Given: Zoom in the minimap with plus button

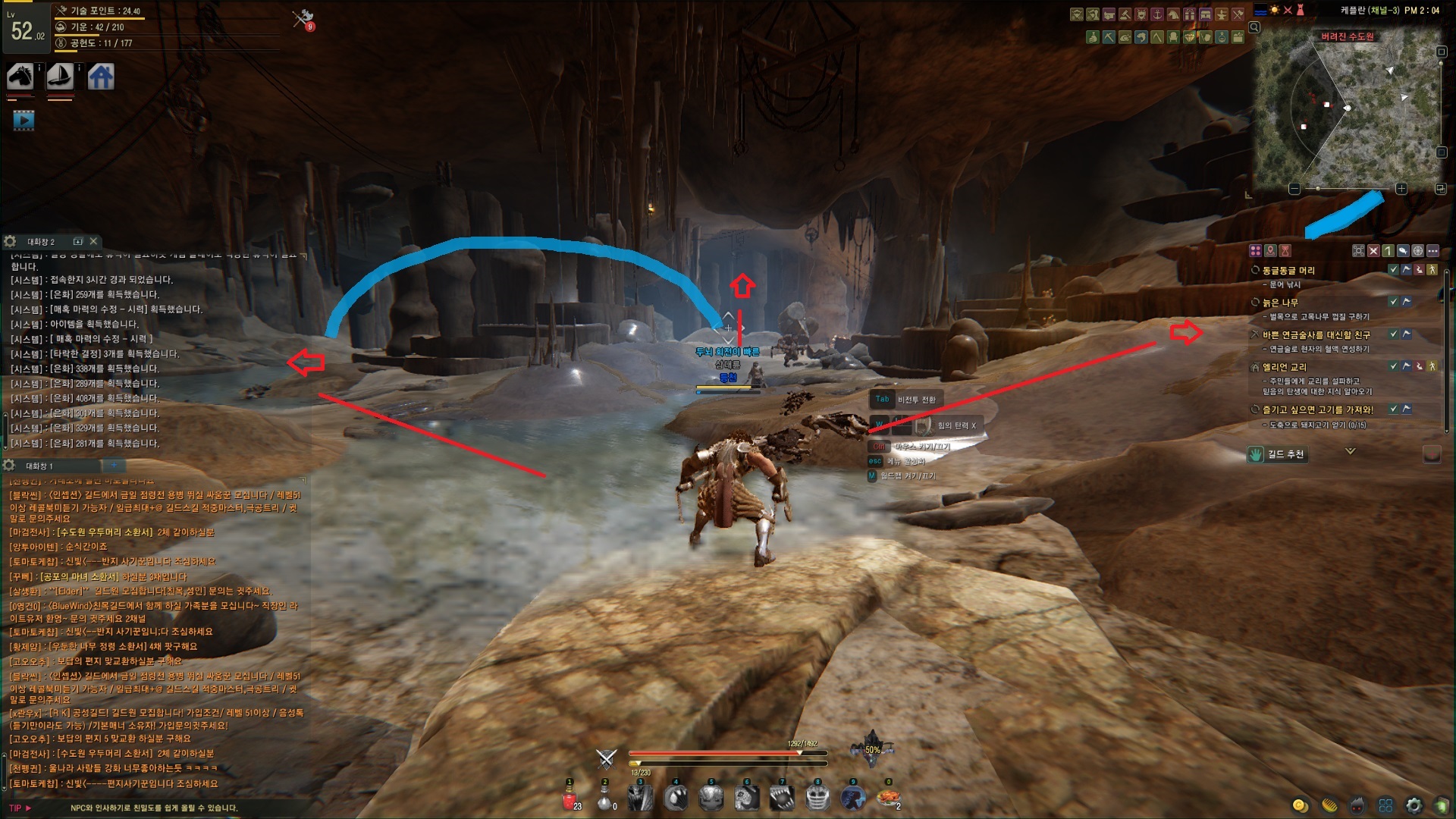Looking at the screenshot, I should (1401, 189).
